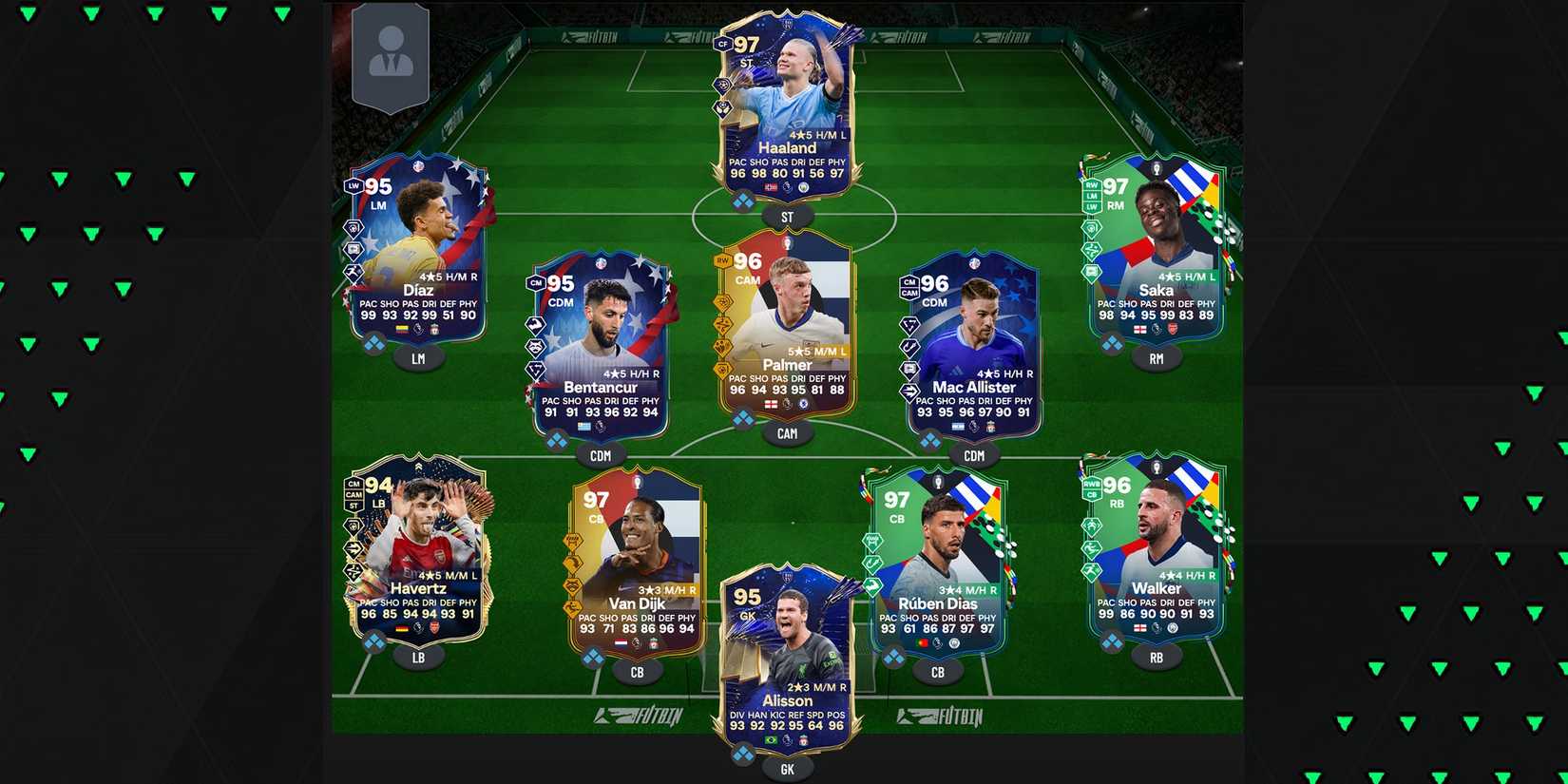Open the CB position selector under Van Dijk
This screenshot has height=784, width=1568.
tap(637, 670)
